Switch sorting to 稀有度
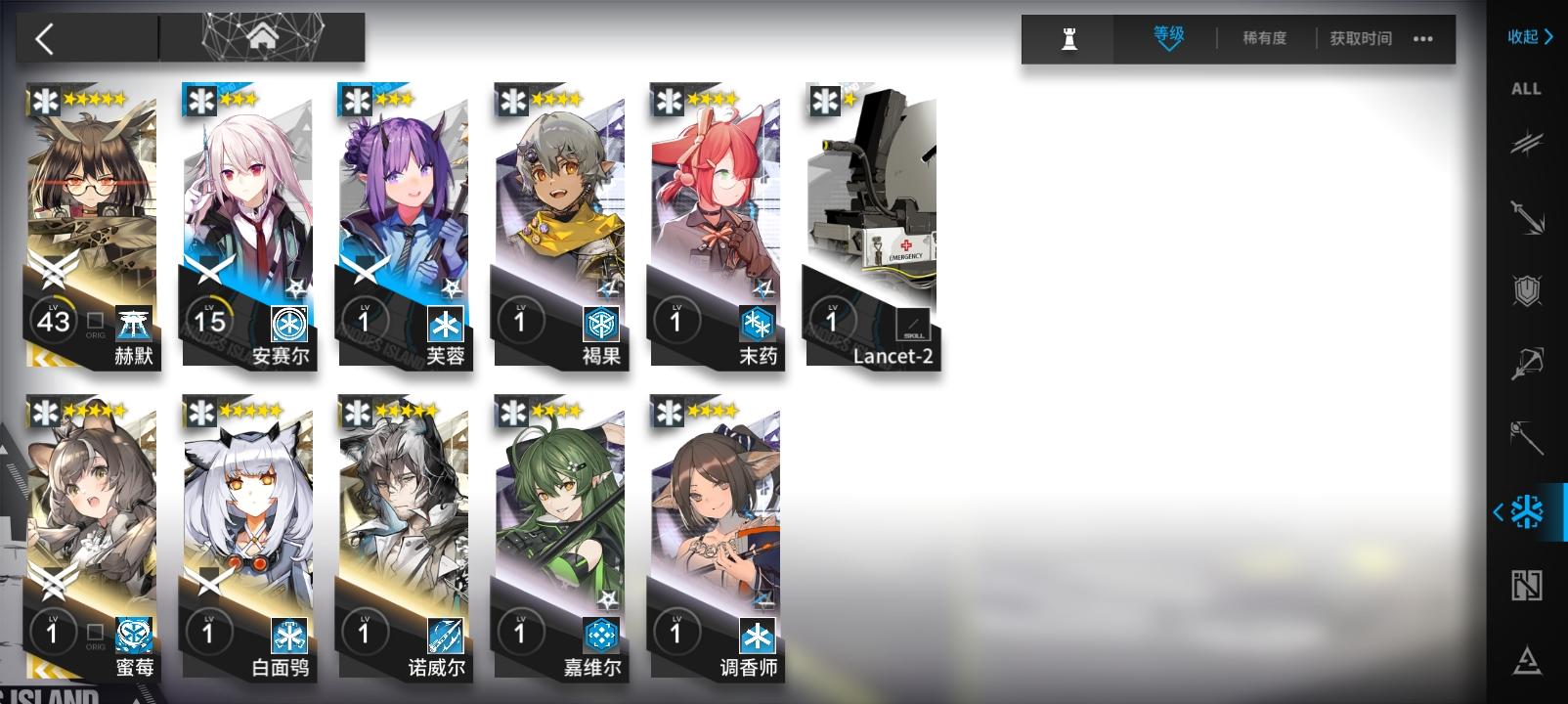The height and width of the screenshot is (704, 1568). pos(1264,39)
